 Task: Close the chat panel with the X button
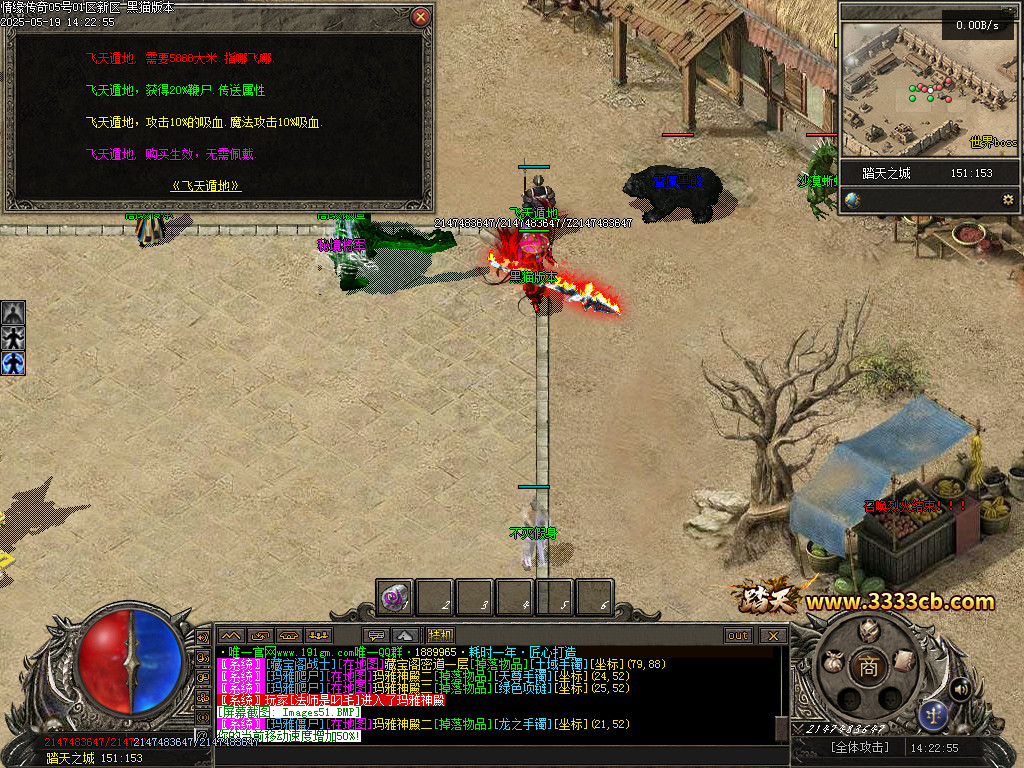773,635
